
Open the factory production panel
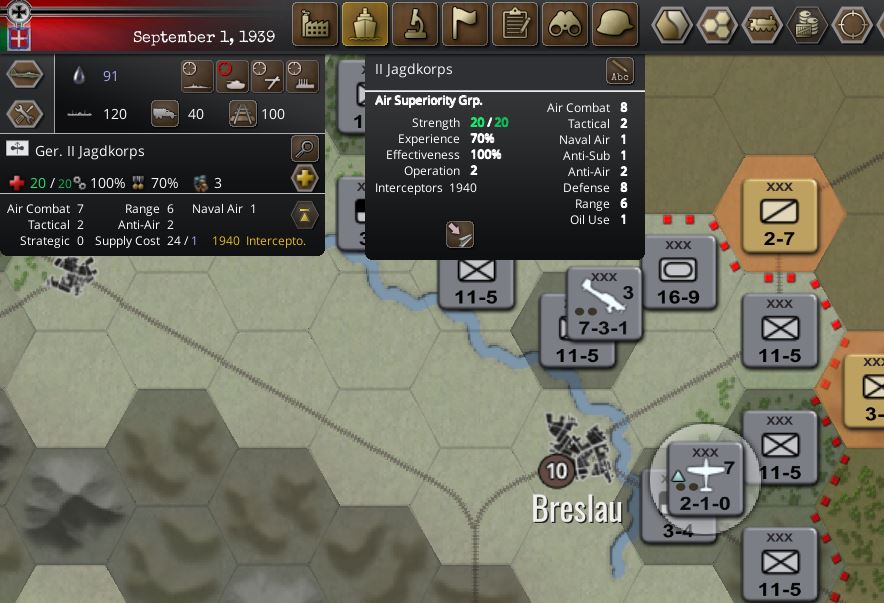point(315,24)
